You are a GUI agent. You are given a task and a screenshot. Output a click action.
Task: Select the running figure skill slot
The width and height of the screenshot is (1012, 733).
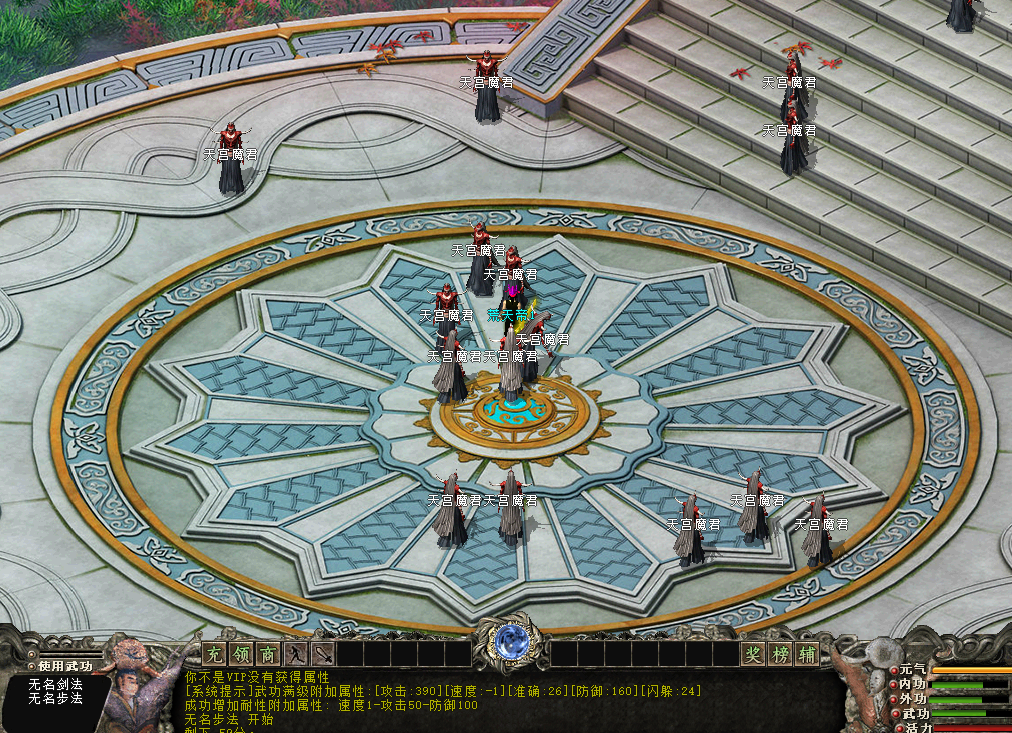[x=295, y=655]
